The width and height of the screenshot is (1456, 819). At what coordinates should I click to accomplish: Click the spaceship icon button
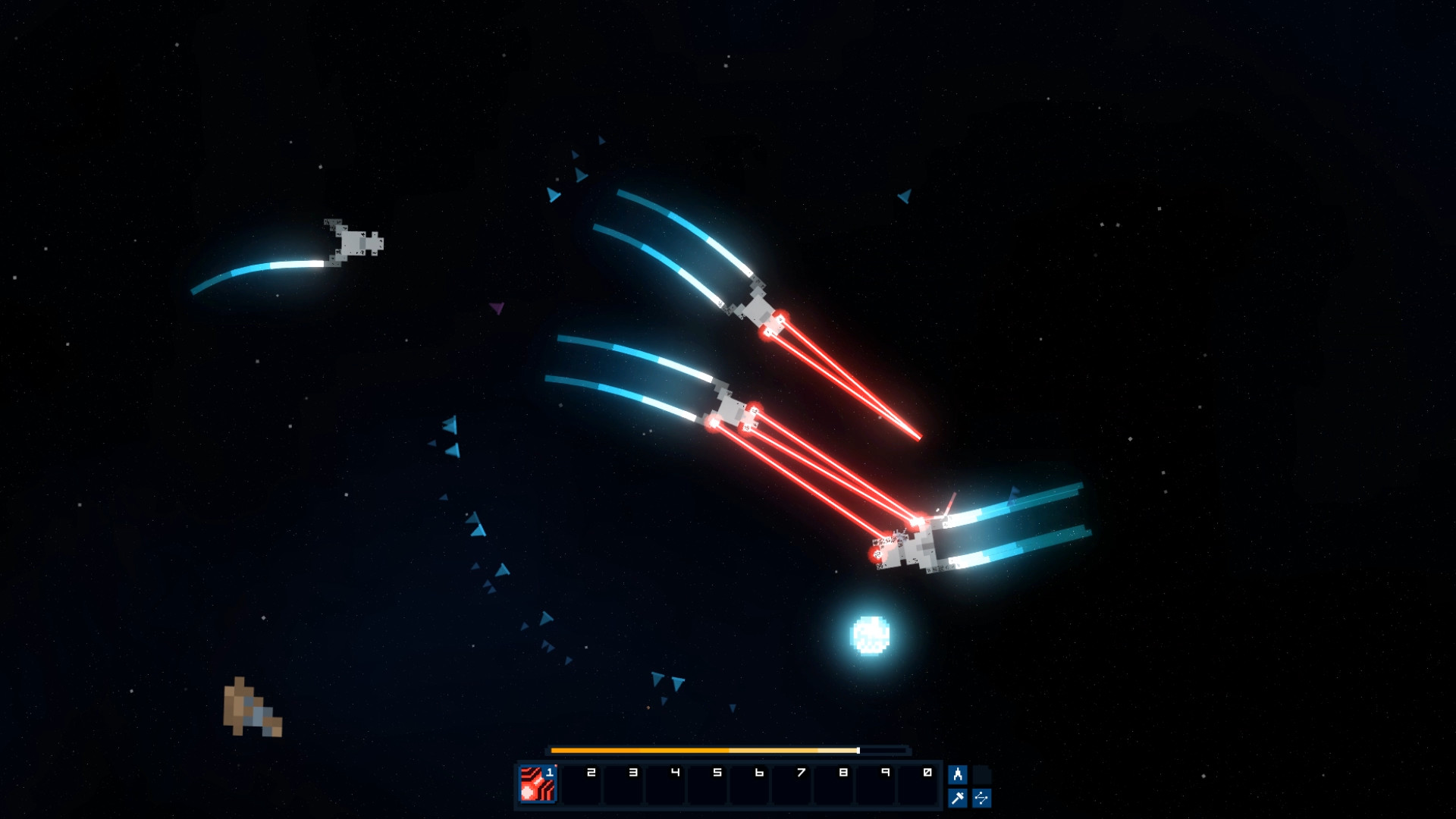[958, 774]
